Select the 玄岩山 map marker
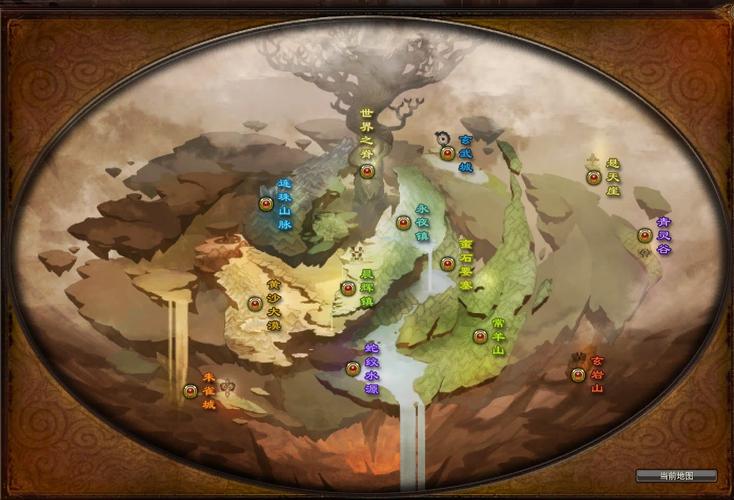Screen dimensions: 734x500 577,375
